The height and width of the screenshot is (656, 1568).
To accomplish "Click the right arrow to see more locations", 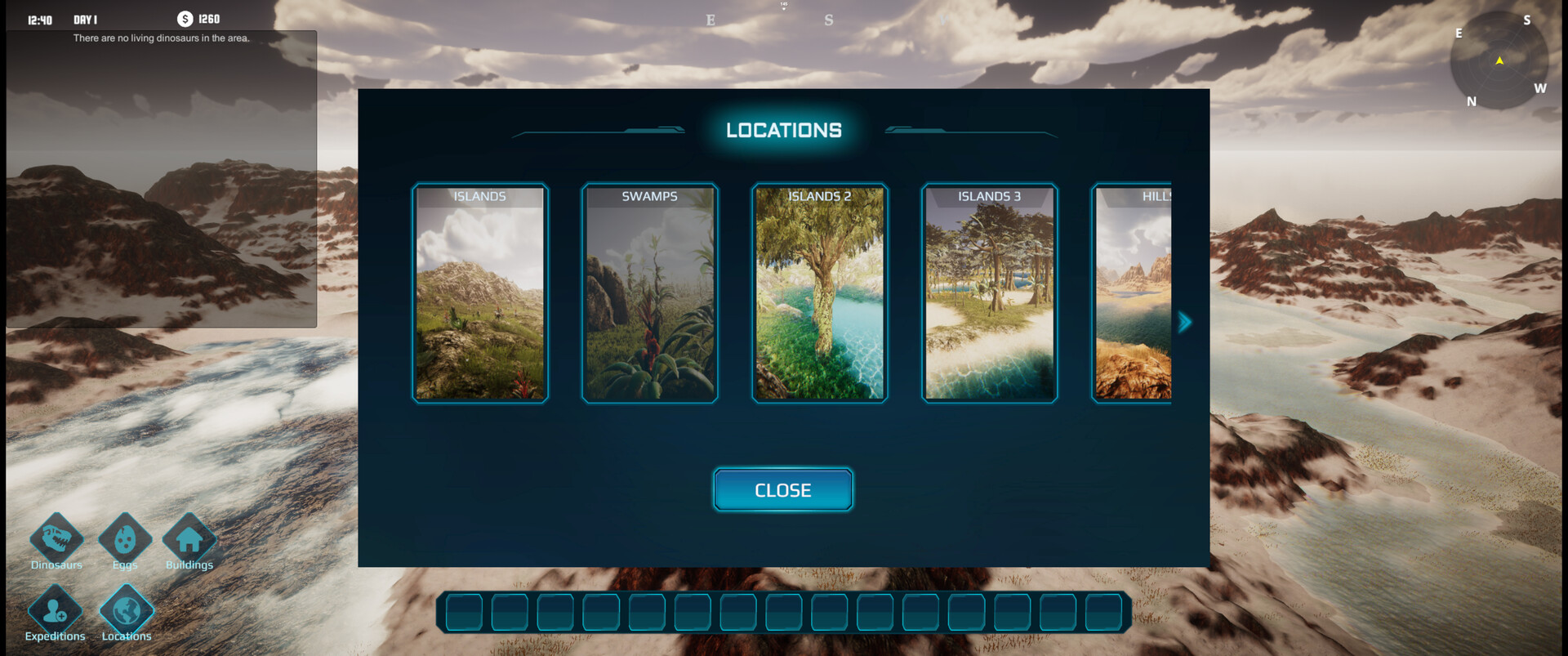I will [1183, 321].
